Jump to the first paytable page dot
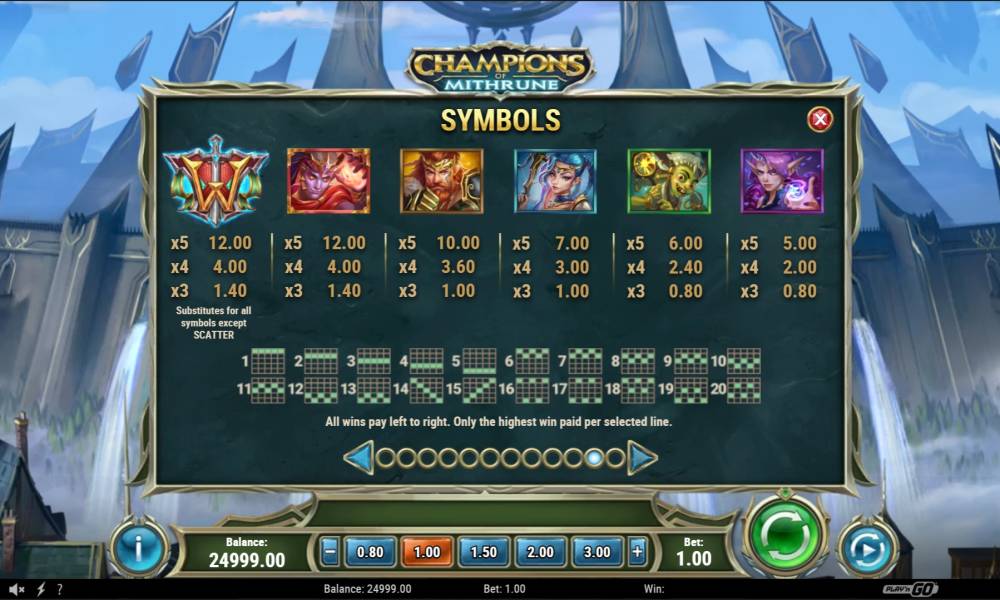 (x=384, y=458)
